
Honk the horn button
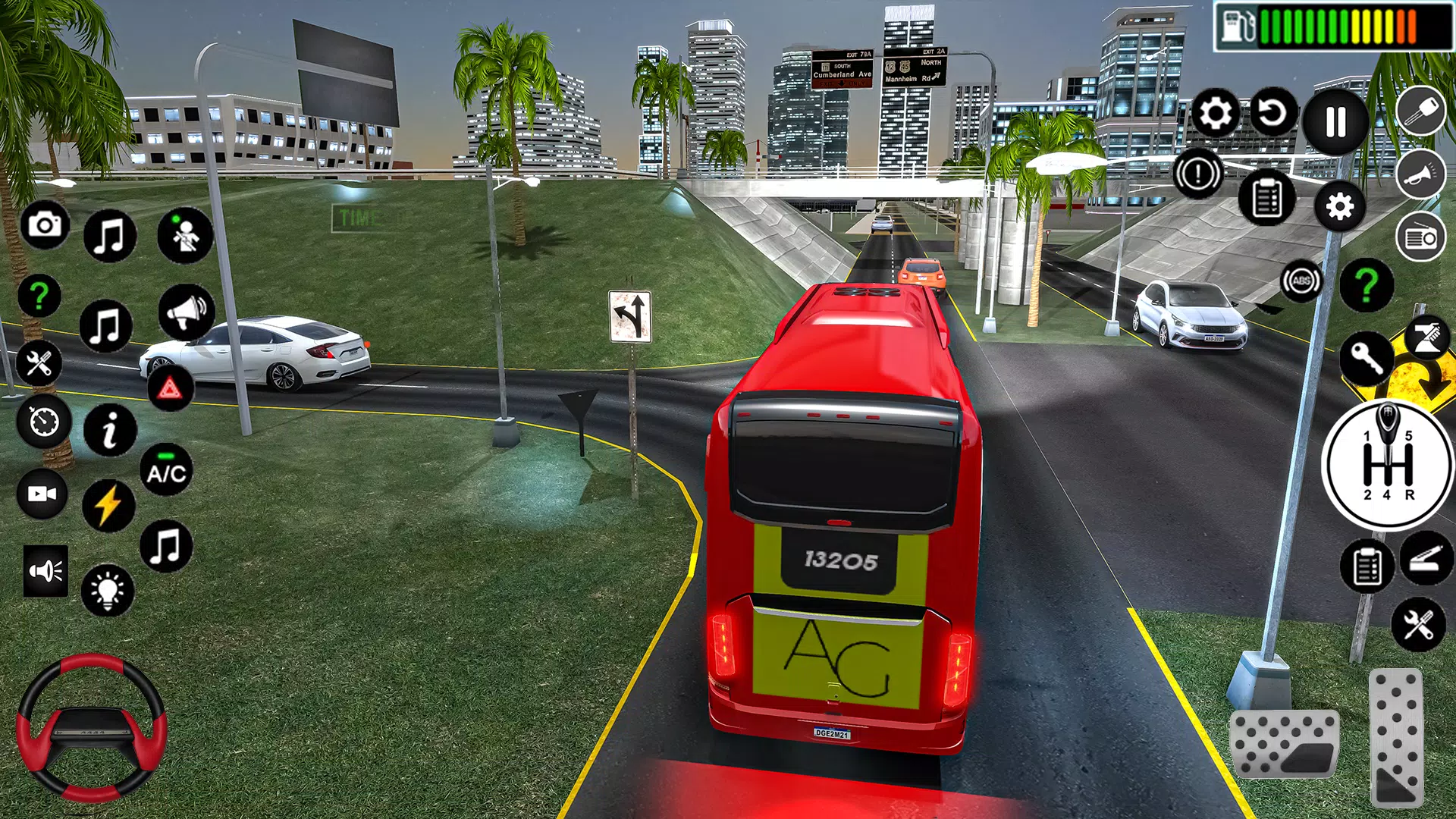coord(1420,174)
